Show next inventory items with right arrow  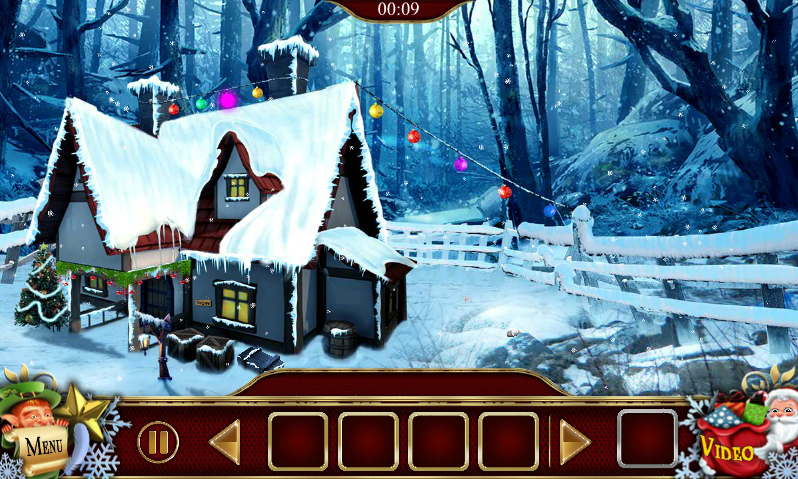coord(574,441)
